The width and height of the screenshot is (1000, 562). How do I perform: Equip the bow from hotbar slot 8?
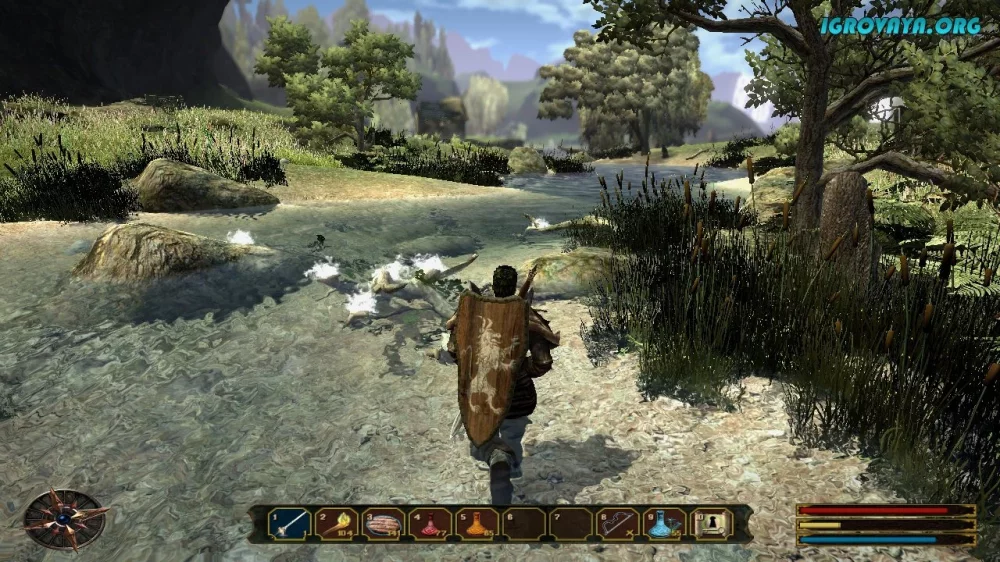click(x=618, y=523)
